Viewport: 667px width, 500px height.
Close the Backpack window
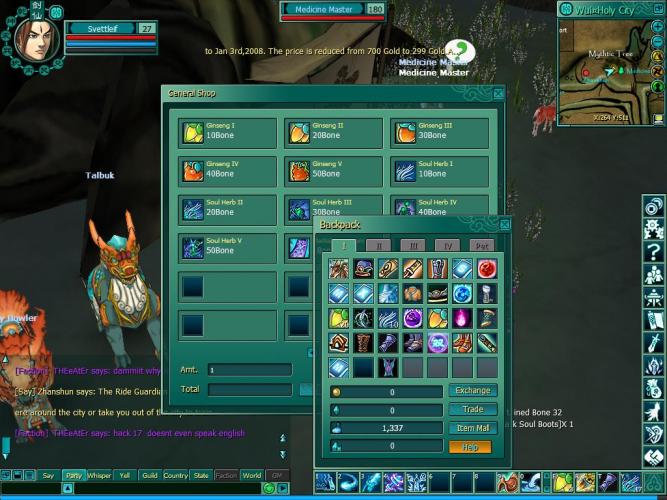(x=503, y=225)
